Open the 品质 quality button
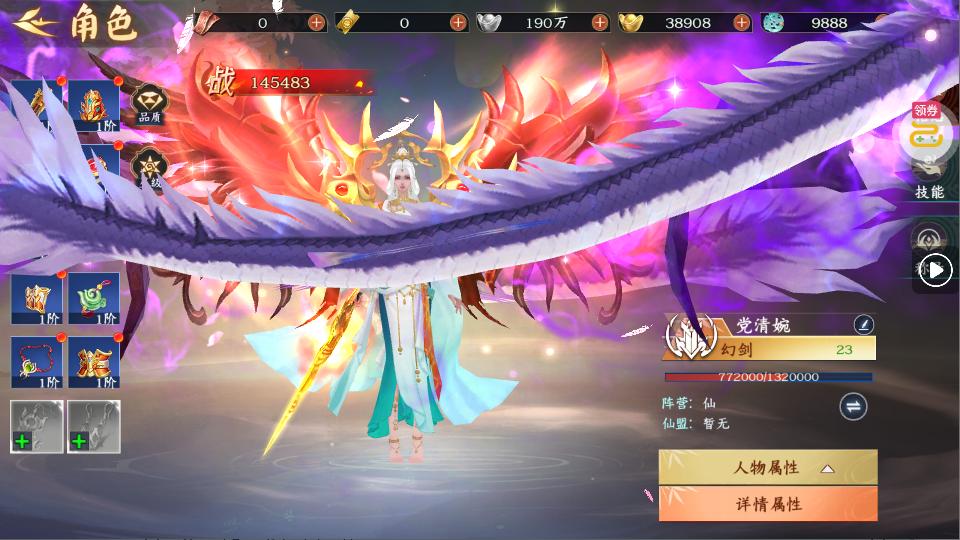Image resolution: width=960 pixels, height=540 pixels. coord(150,103)
